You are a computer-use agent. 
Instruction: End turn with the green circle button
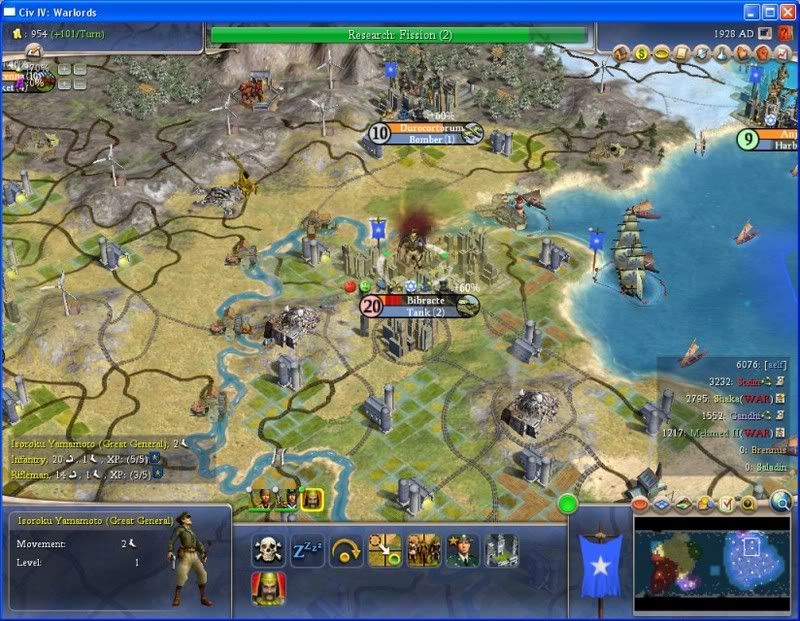[568, 503]
